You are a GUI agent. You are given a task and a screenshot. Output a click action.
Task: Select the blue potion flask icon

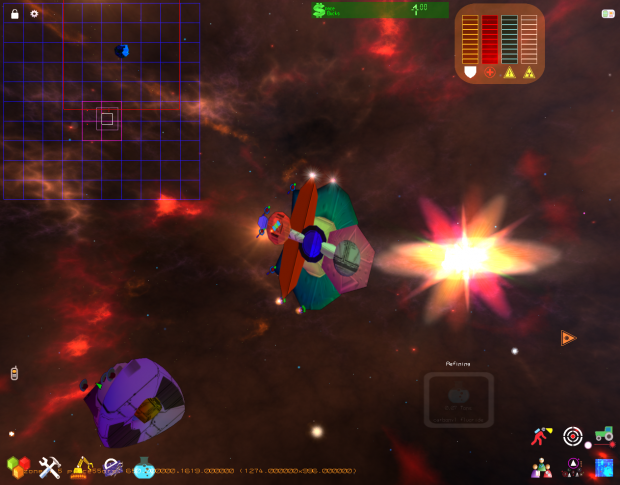pyautogui.click(x=143, y=466)
